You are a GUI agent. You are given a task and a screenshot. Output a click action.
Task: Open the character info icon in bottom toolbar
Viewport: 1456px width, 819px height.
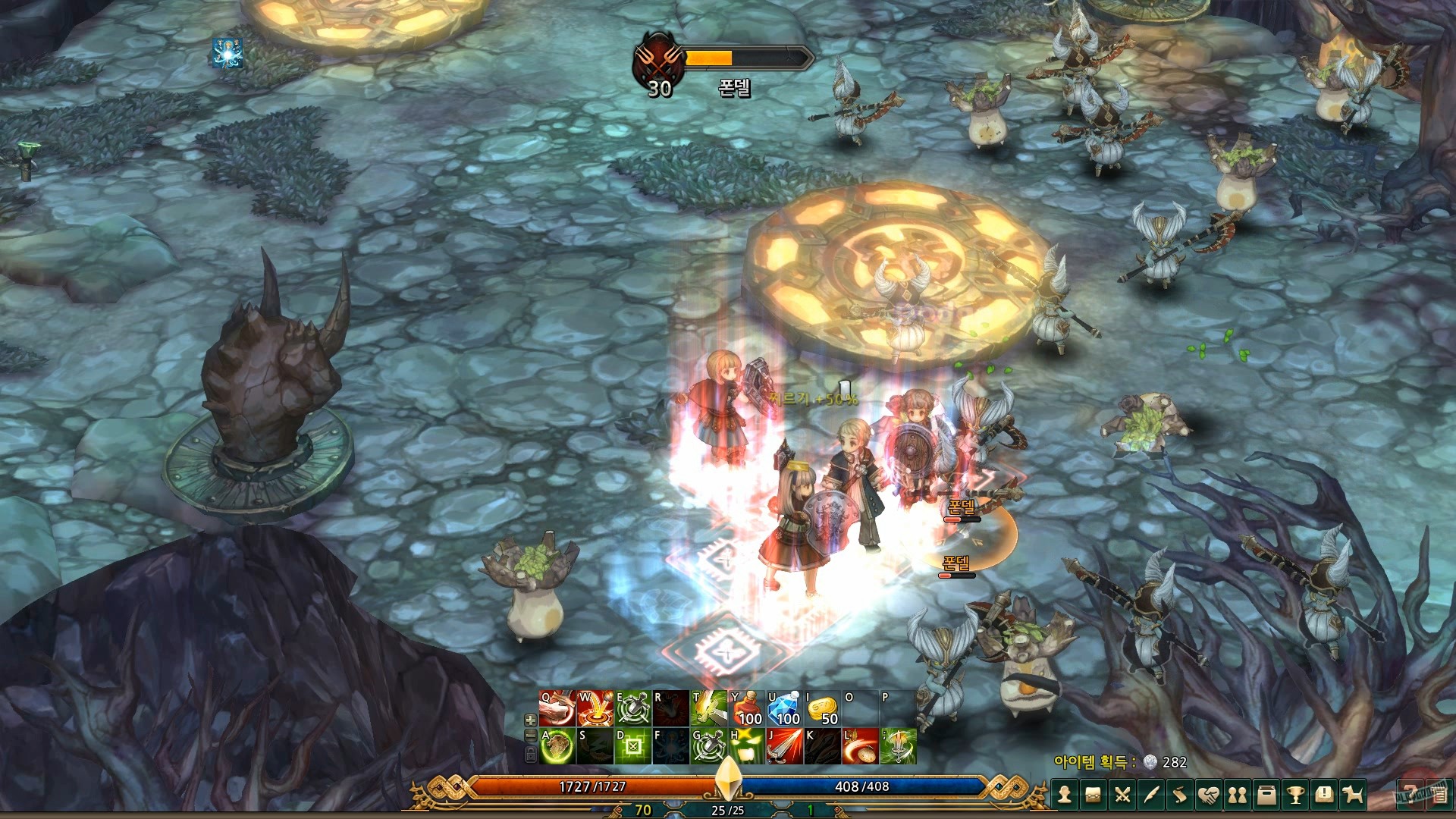pos(1065,794)
